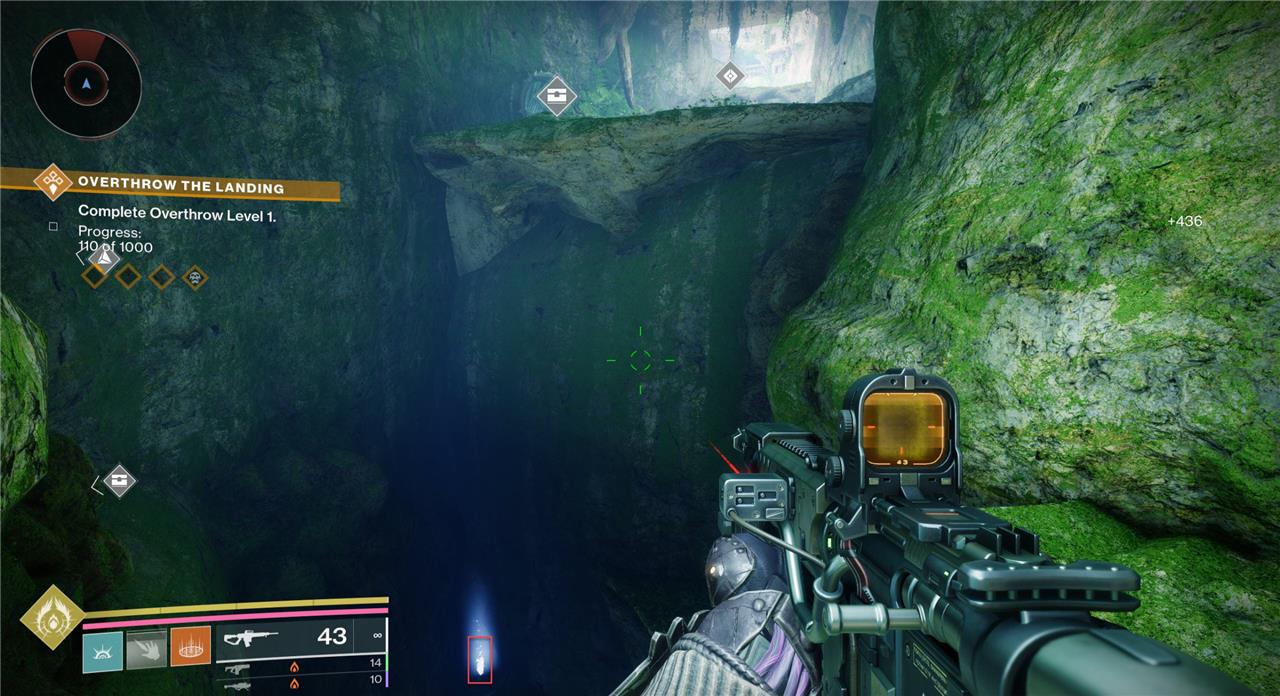This screenshot has height=696, width=1280.
Task: Click the skull boss stage diamond
Action: pyautogui.click(x=195, y=276)
